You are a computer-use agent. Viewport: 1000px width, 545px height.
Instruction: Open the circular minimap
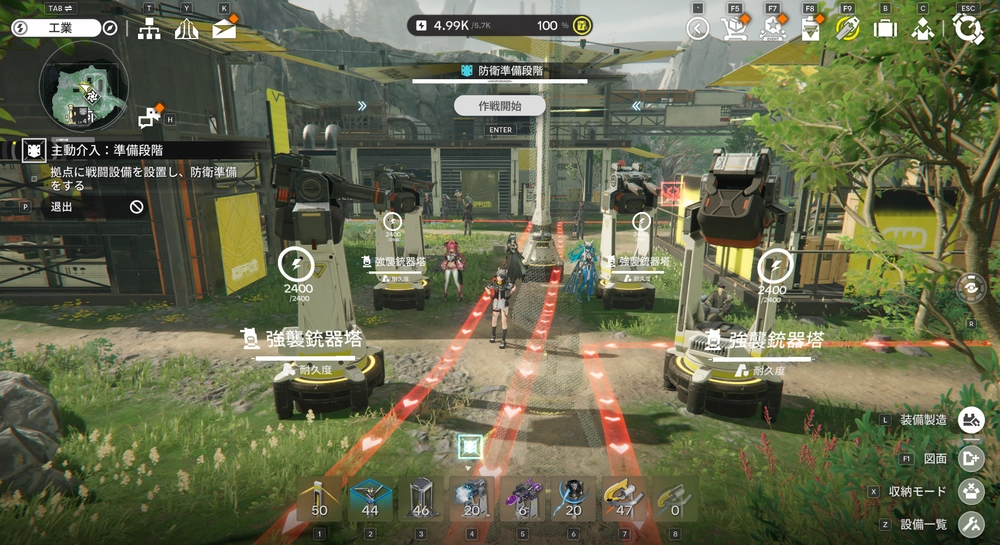pyautogui.click(x=83, y=87)
